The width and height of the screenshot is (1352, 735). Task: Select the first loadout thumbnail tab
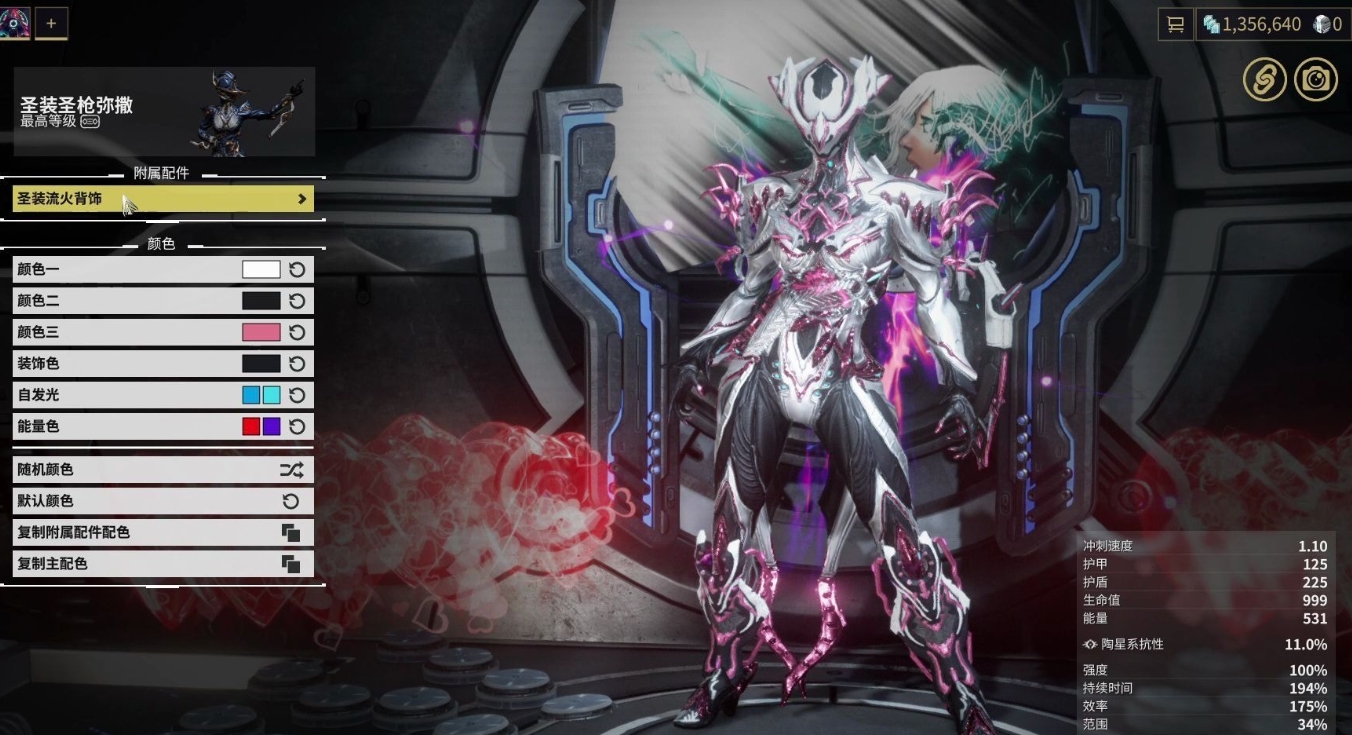[x=14, y=23]
